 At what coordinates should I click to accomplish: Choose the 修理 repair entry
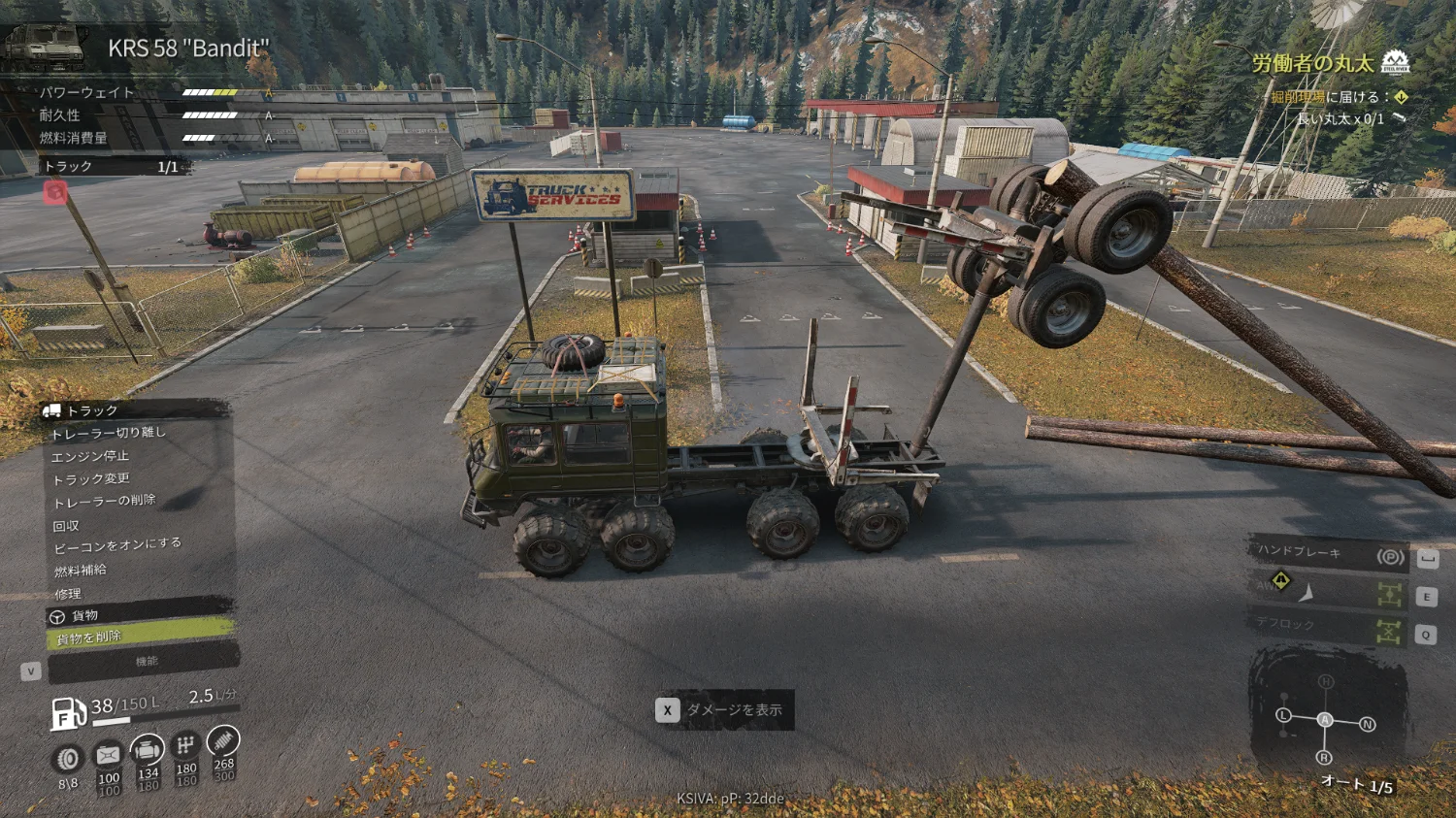tap(68, 594)
